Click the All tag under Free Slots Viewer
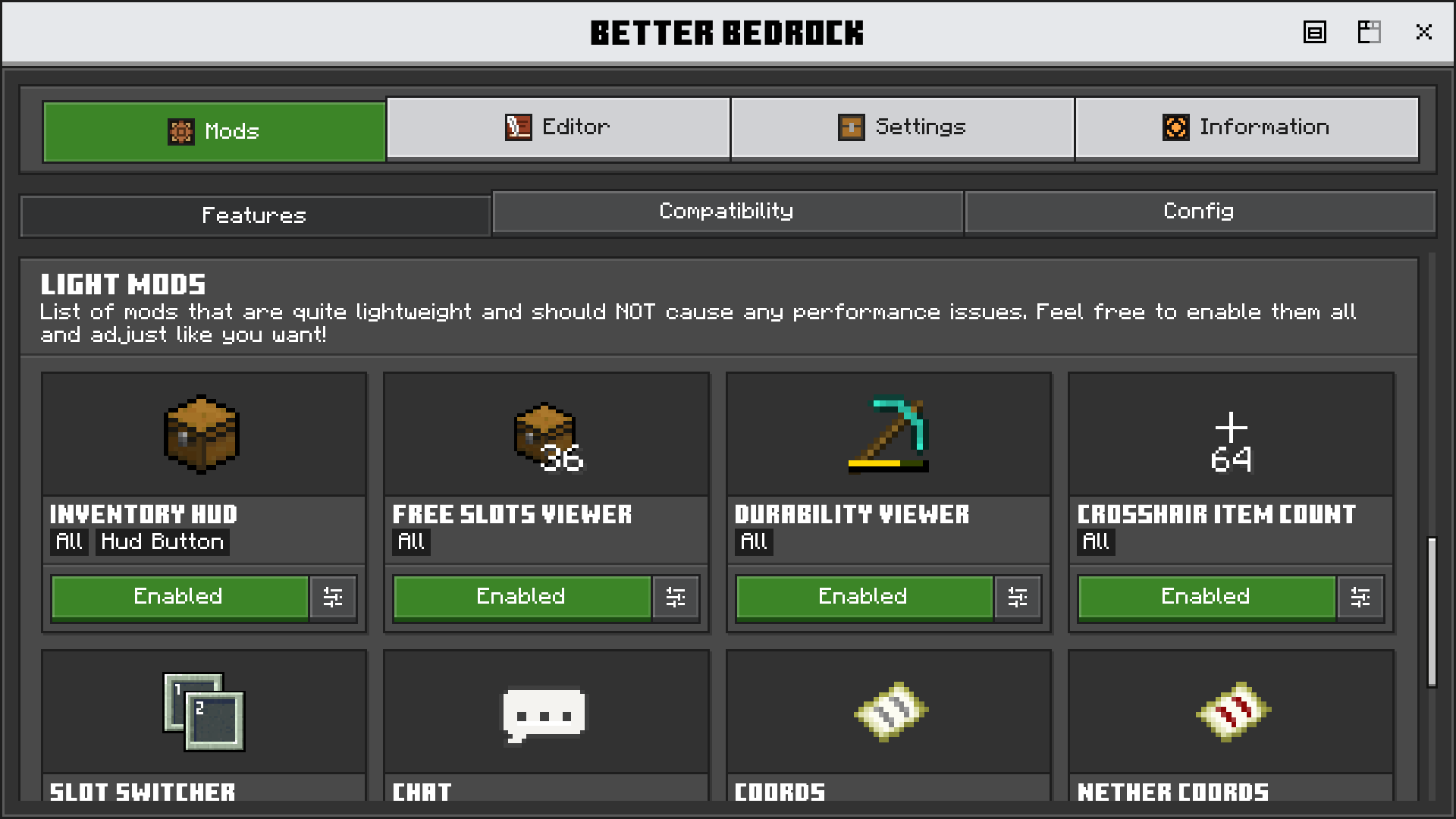Image resolution: width=1456 pixels, height=819 pixels. [x=411, y=542]
